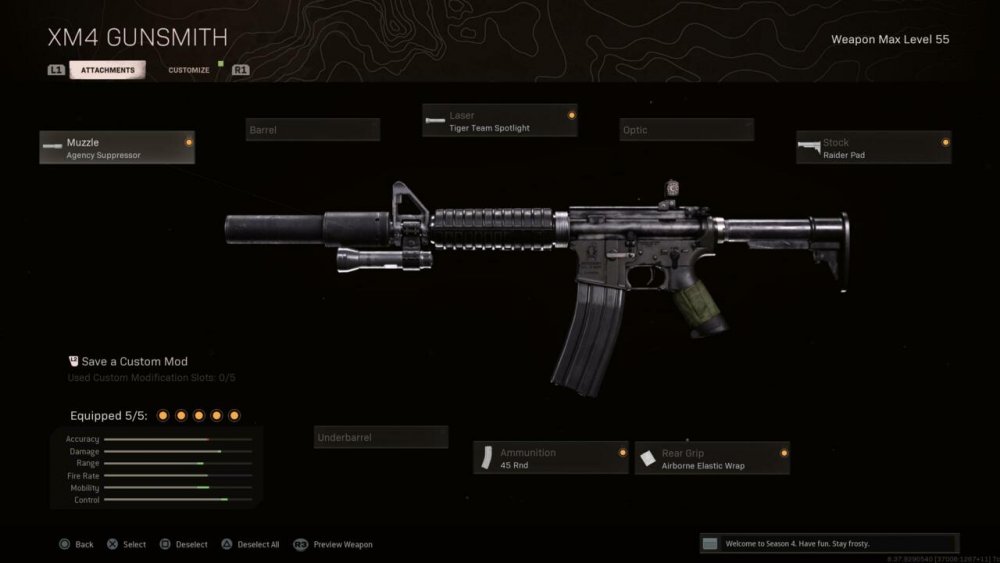Open the Stock Raider Pad slot

coord(873,148)
